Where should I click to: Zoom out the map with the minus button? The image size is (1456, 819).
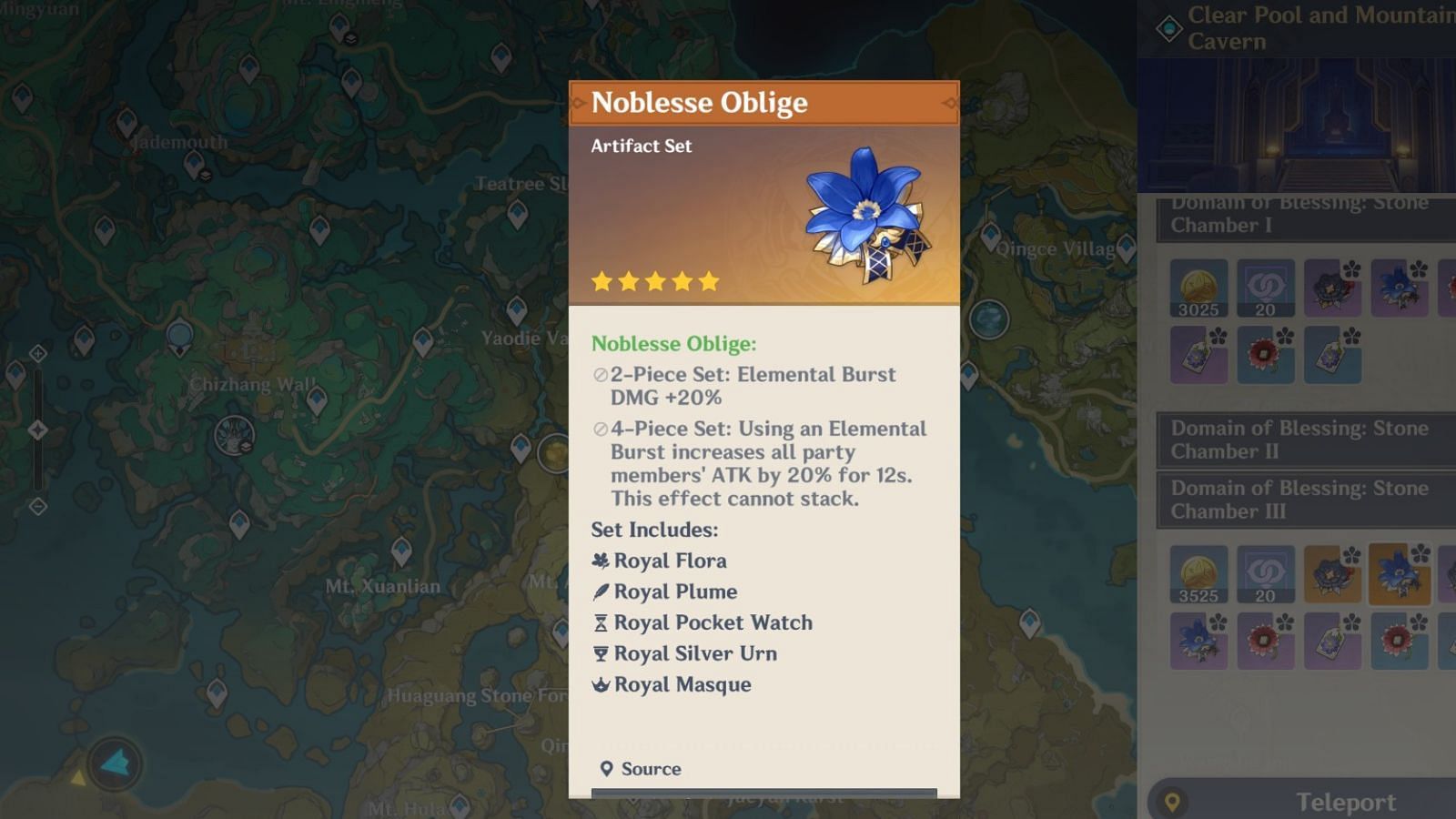pos(38,506)
